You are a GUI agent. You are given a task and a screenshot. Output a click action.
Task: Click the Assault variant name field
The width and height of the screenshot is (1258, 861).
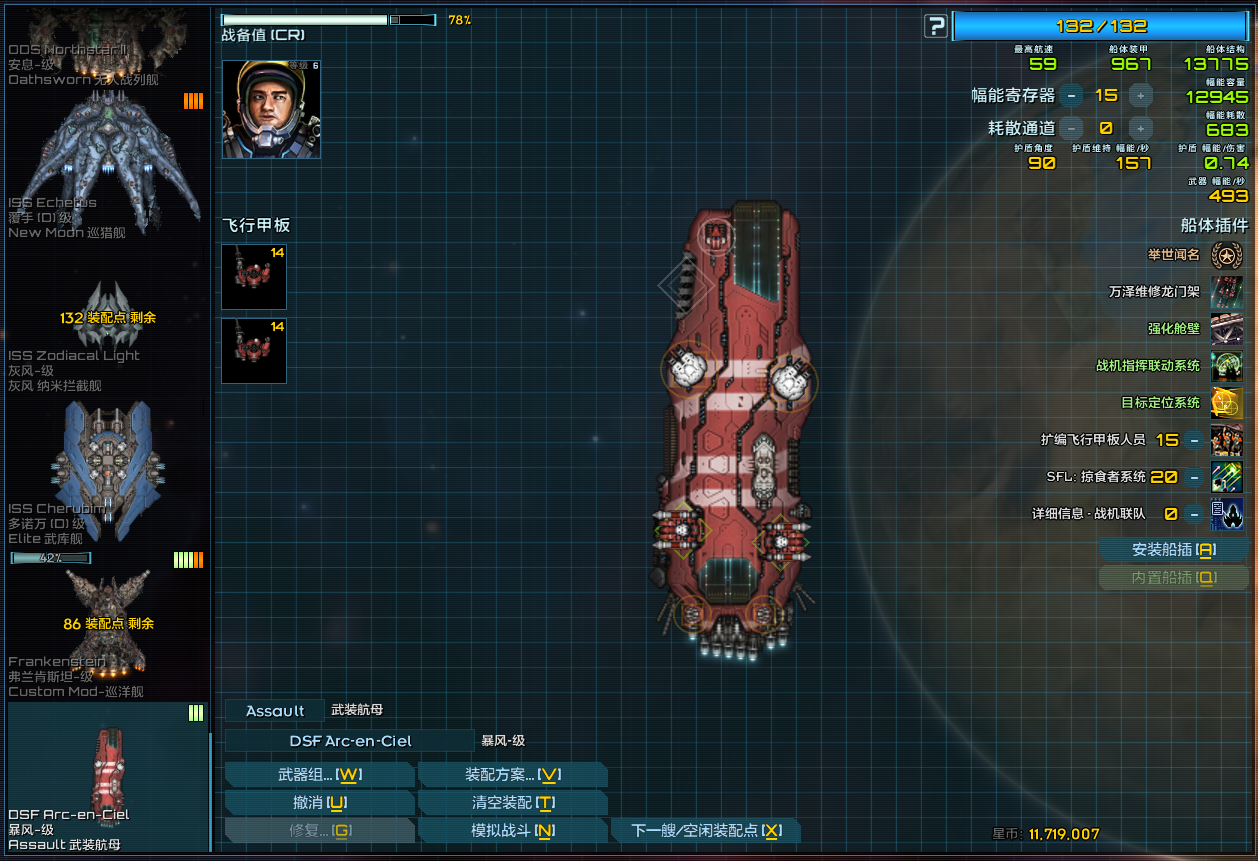[275, 711]
